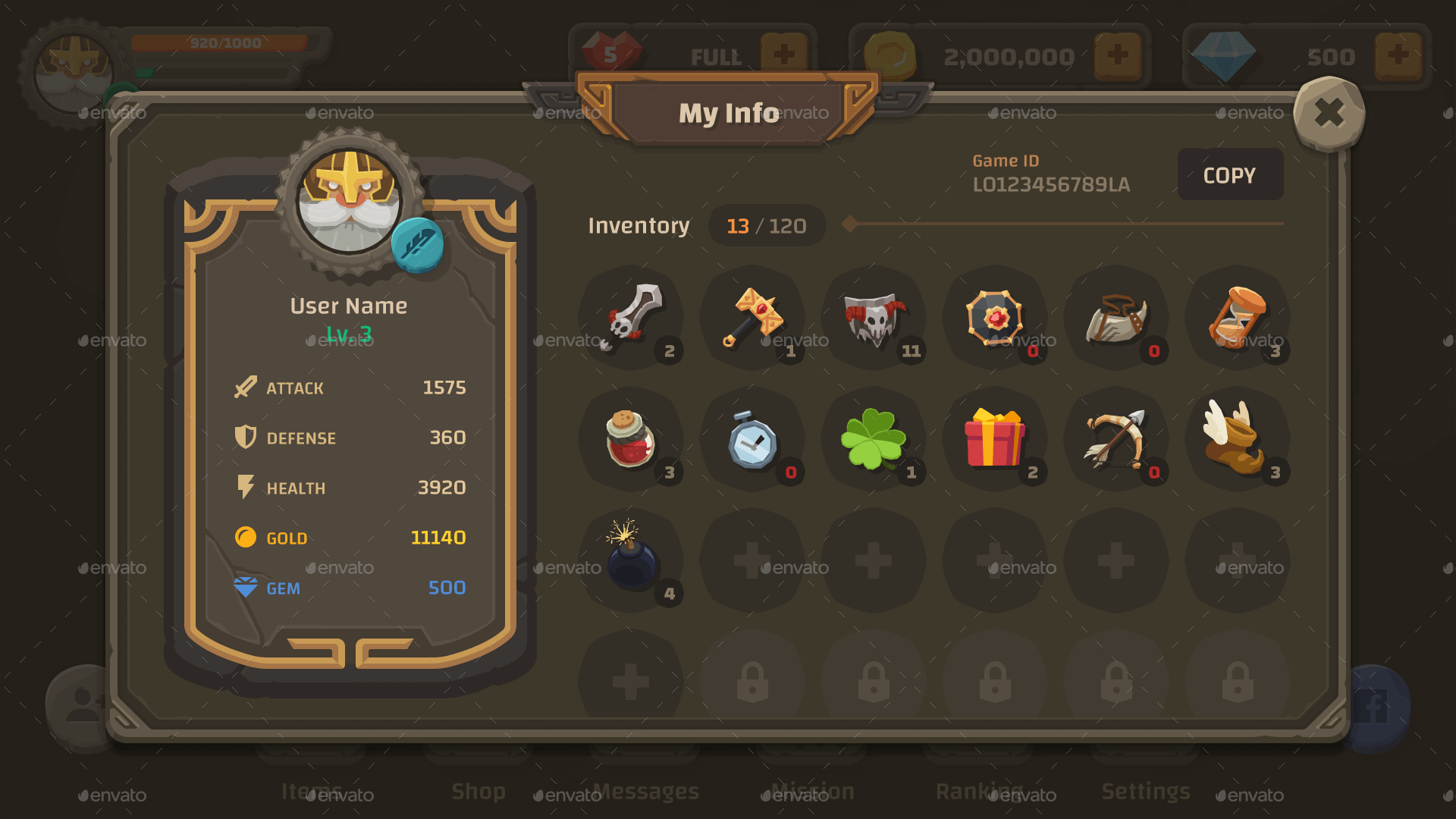Viewport: 1456px width, 819px height.
Task: Click the bow and arrow item
Action: pos(1118,440)
